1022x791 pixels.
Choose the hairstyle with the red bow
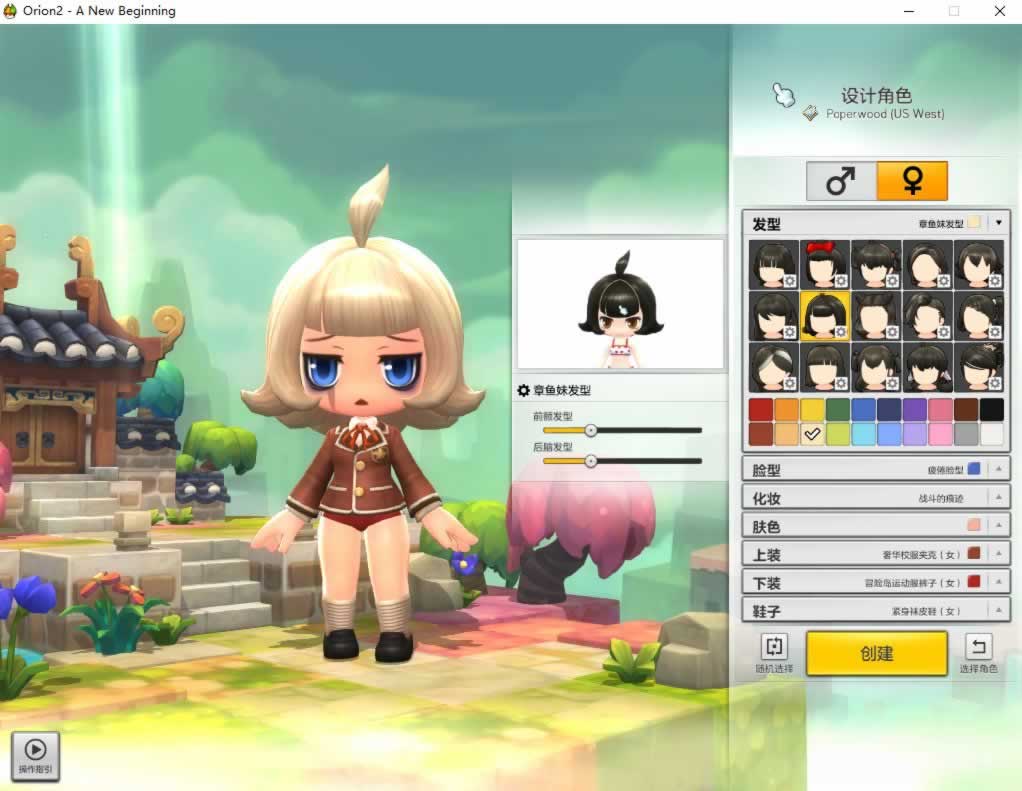coord(825,264)
